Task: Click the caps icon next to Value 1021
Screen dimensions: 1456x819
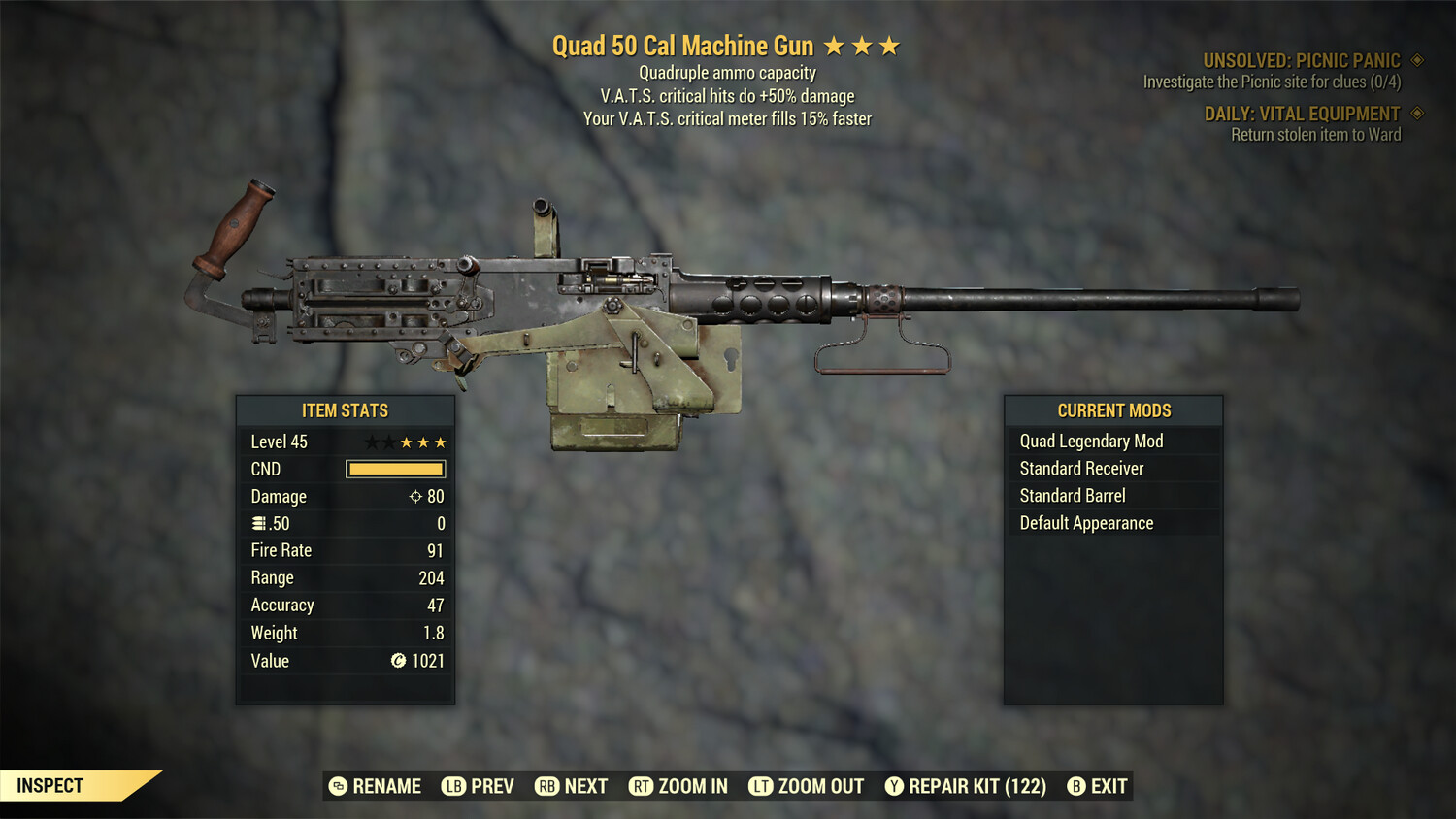Action: tap(398, 661)
